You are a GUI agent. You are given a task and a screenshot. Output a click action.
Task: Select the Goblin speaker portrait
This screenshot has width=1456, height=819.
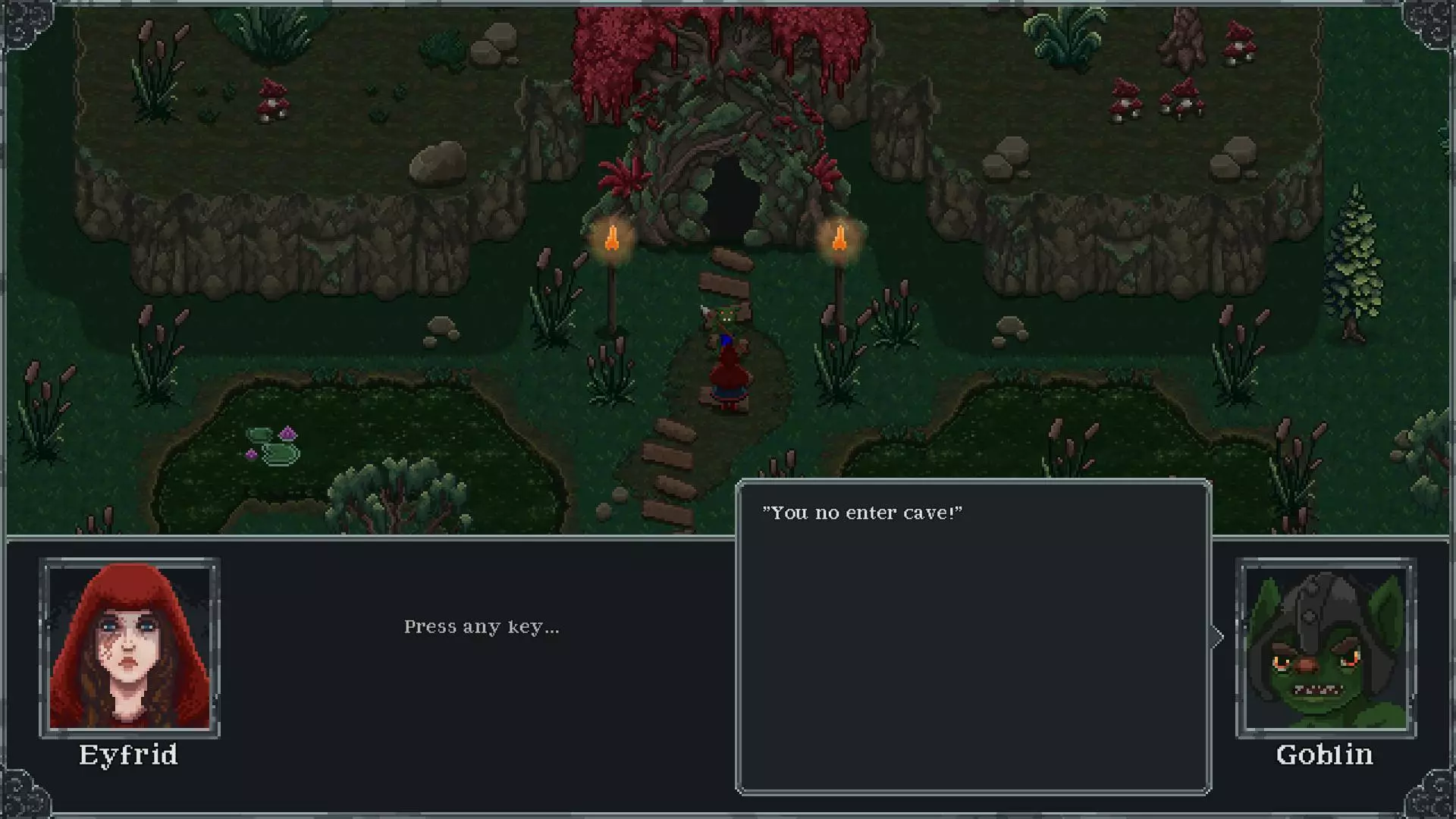click(1326, 648)
